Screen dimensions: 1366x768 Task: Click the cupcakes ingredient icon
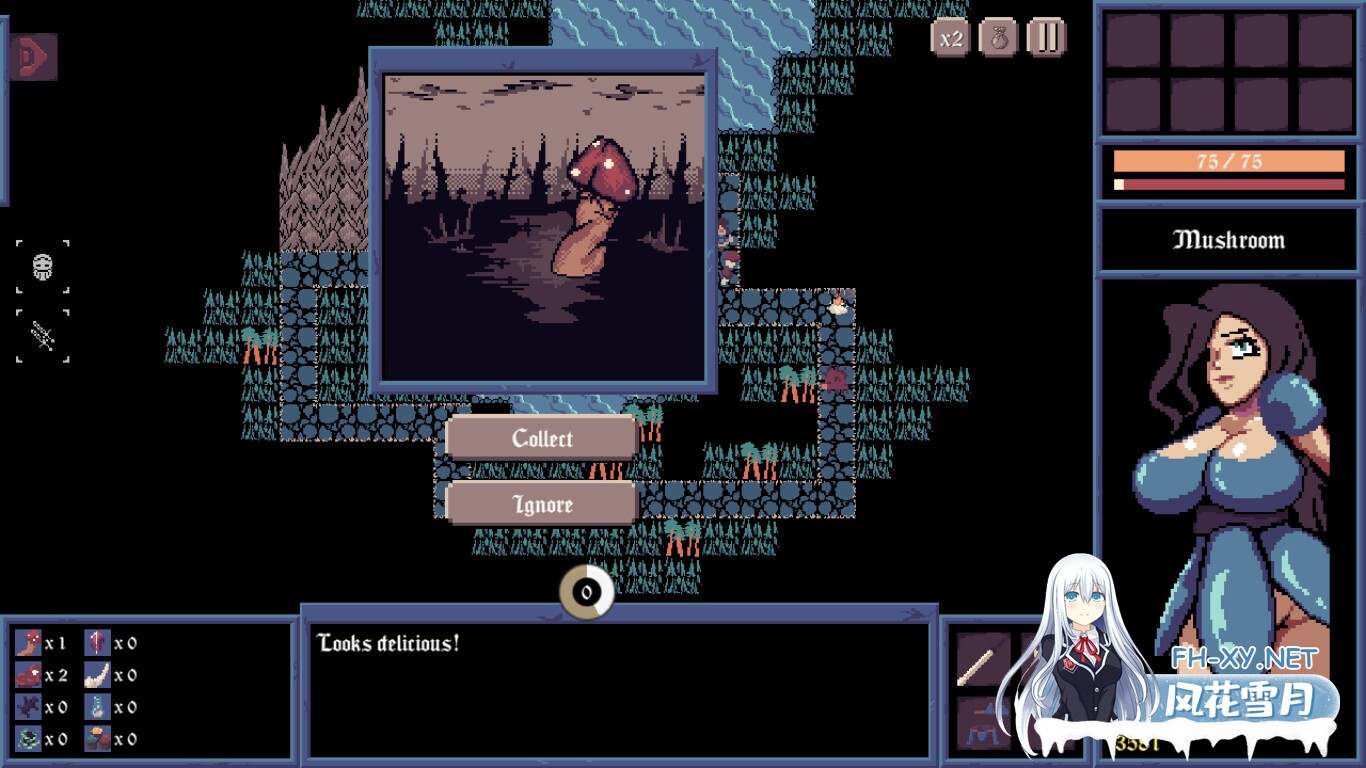coord(97,738)
